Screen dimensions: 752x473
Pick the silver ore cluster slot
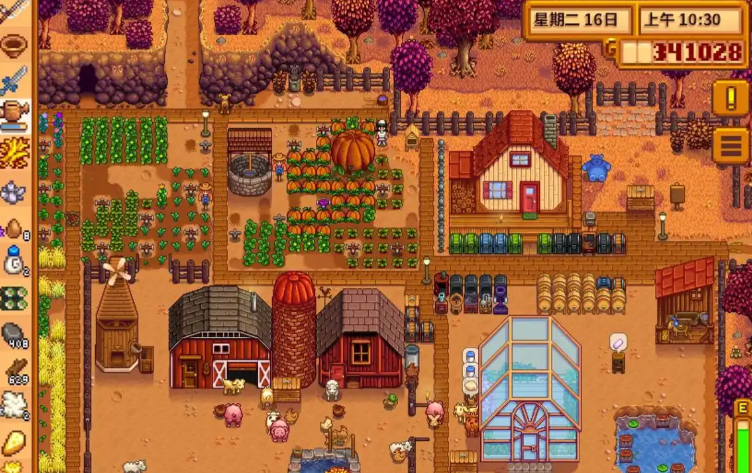pyautogui.click(x=14, y=190)
